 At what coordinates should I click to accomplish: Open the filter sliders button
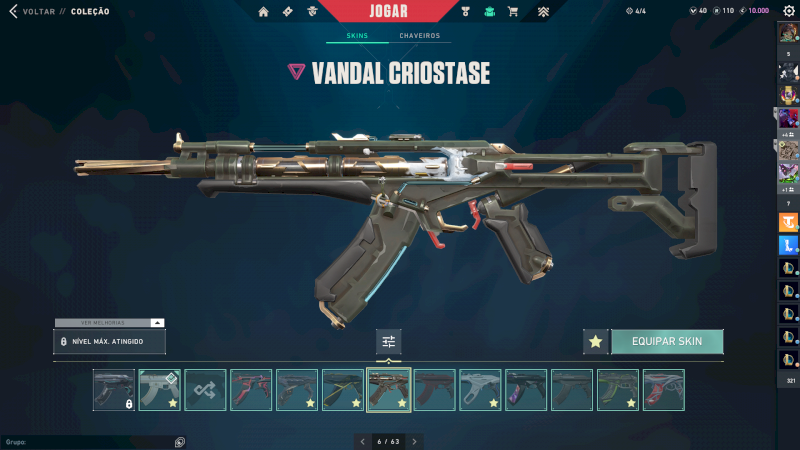point(388,342)
